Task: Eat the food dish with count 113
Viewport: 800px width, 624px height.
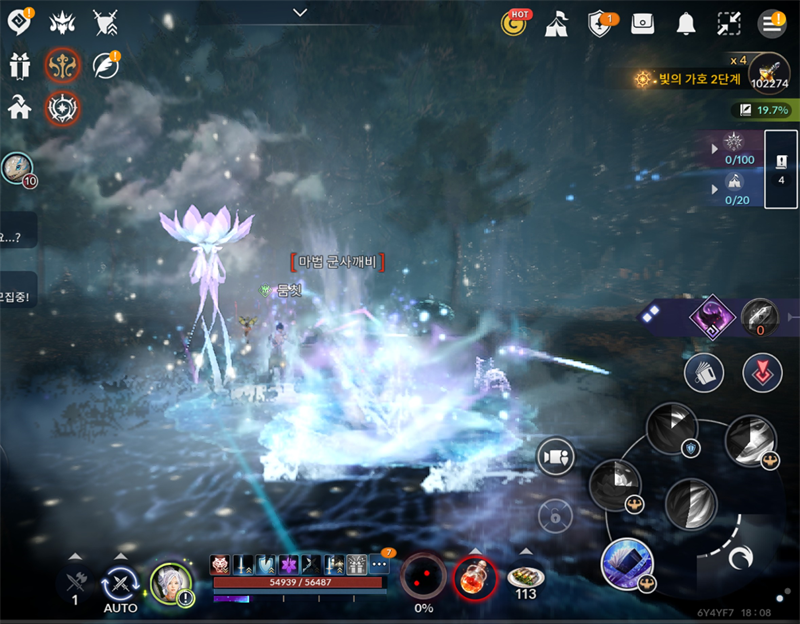Action: click(x=526, y=577)
